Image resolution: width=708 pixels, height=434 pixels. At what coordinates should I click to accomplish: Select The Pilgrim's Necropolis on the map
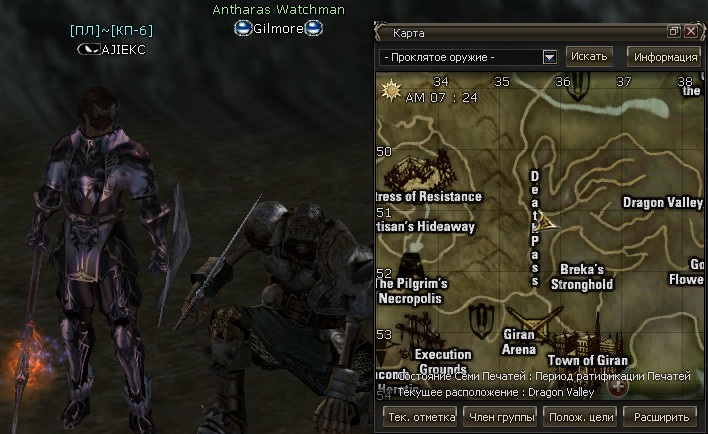pos(412,290)
